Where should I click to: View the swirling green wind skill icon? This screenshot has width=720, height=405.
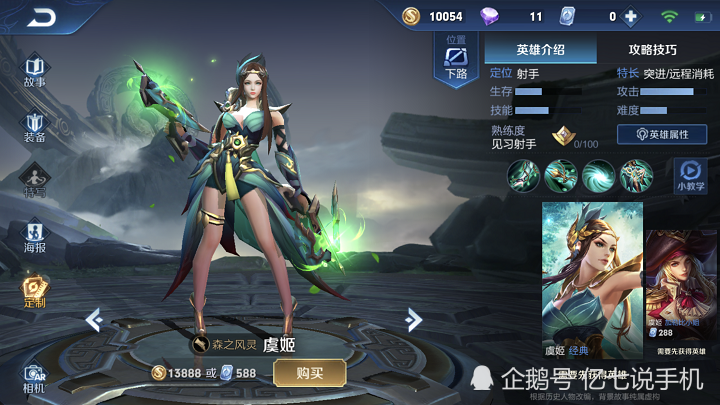click(599, 175)
